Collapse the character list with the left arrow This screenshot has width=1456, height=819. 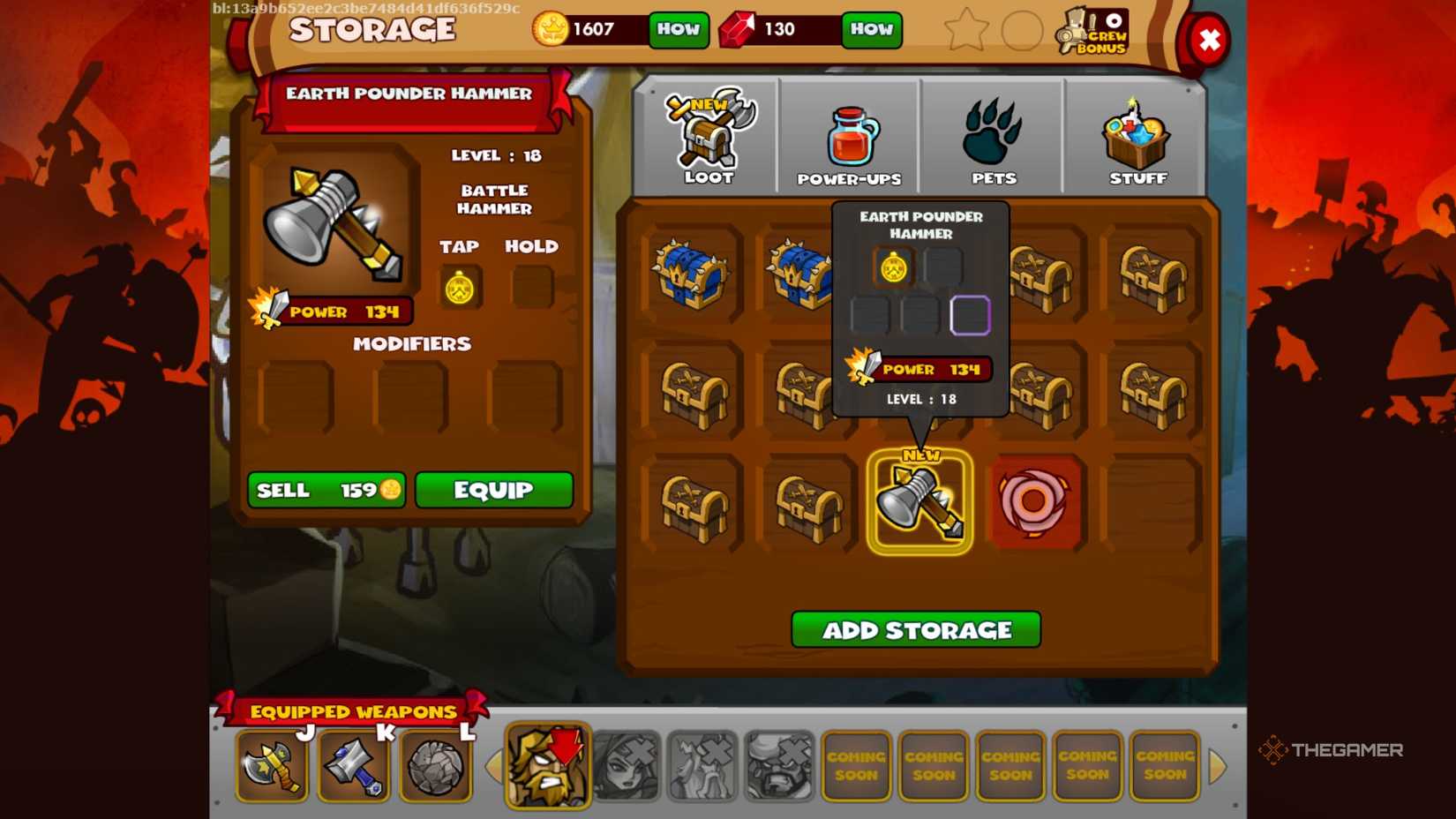tap(495, 767)
